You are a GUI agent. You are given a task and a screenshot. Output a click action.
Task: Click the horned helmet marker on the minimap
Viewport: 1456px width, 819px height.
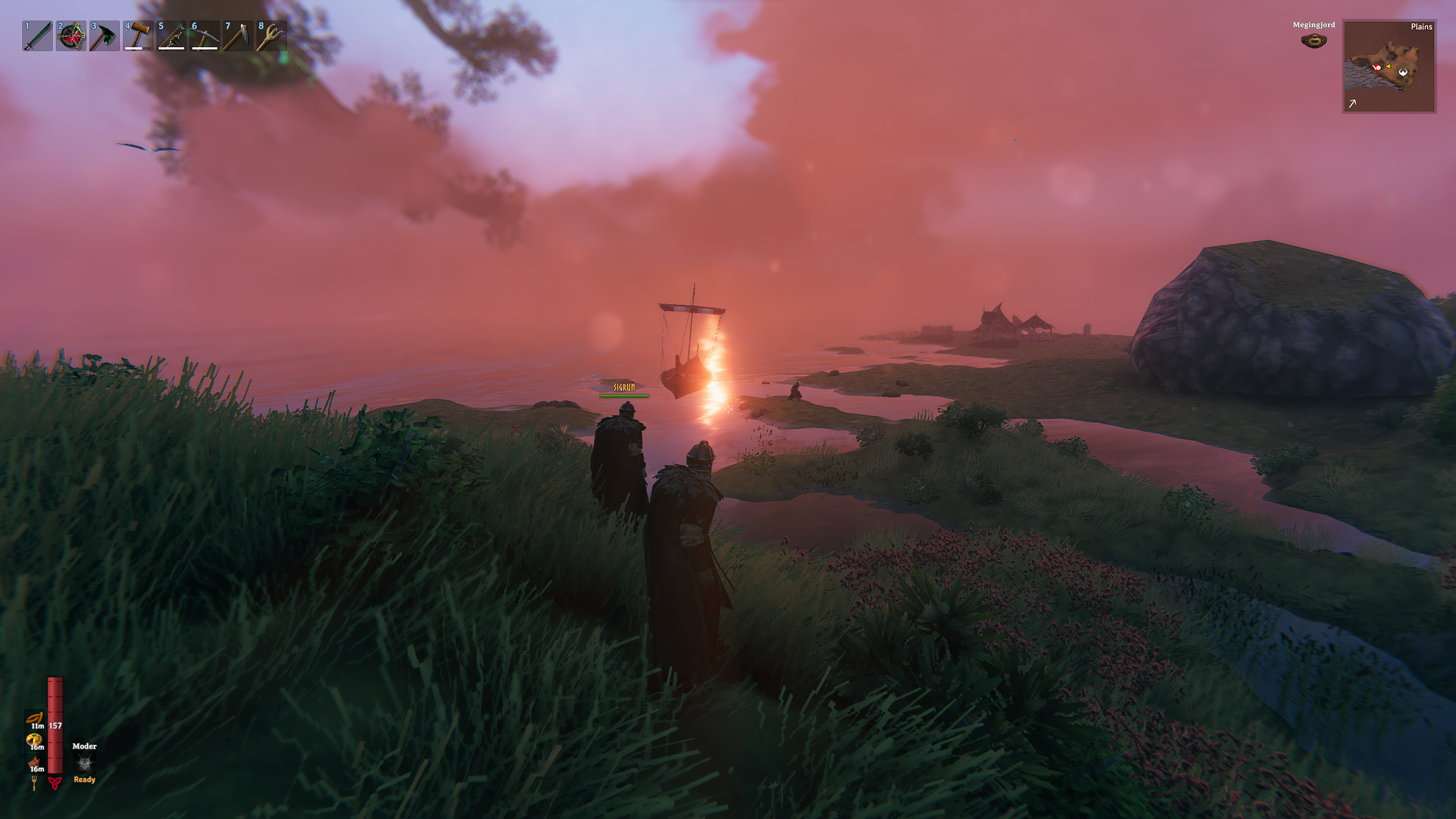tap(1404, 72)
